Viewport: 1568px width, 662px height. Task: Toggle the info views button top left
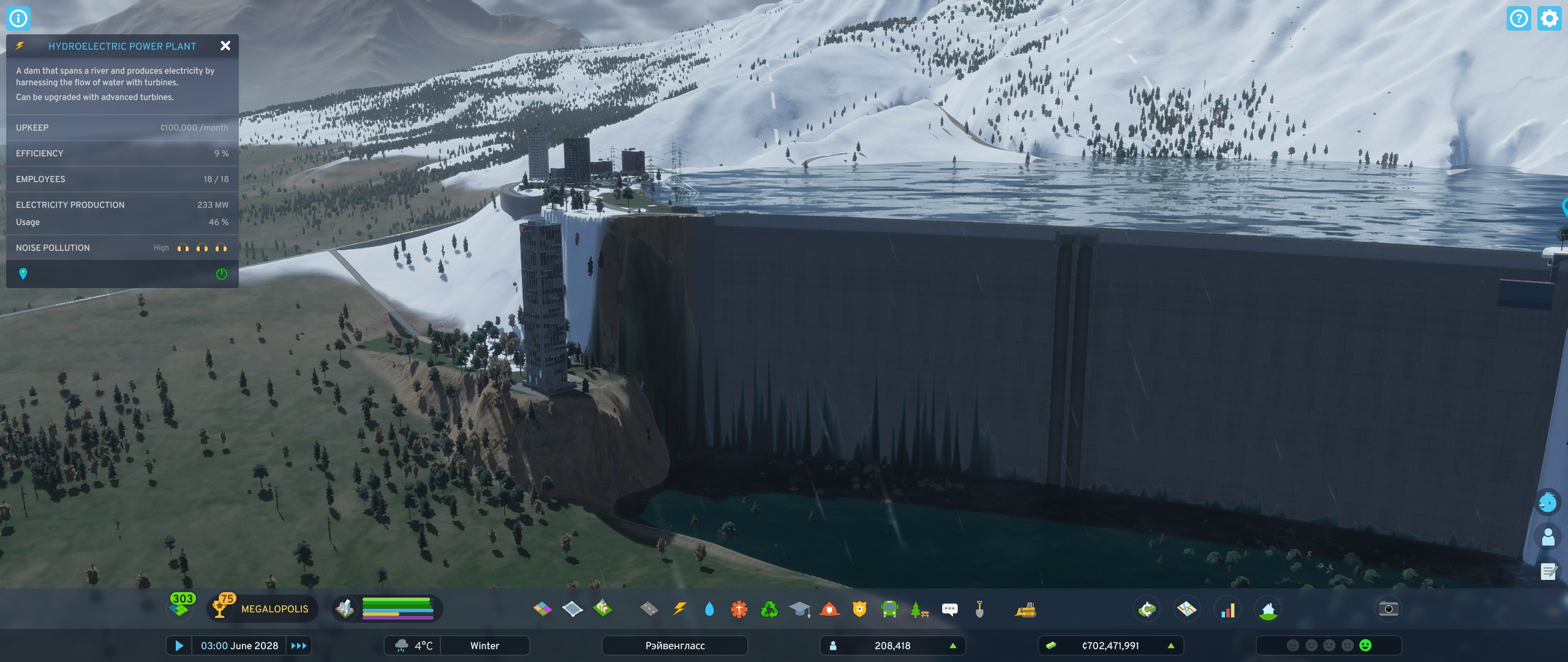[18, 18]
